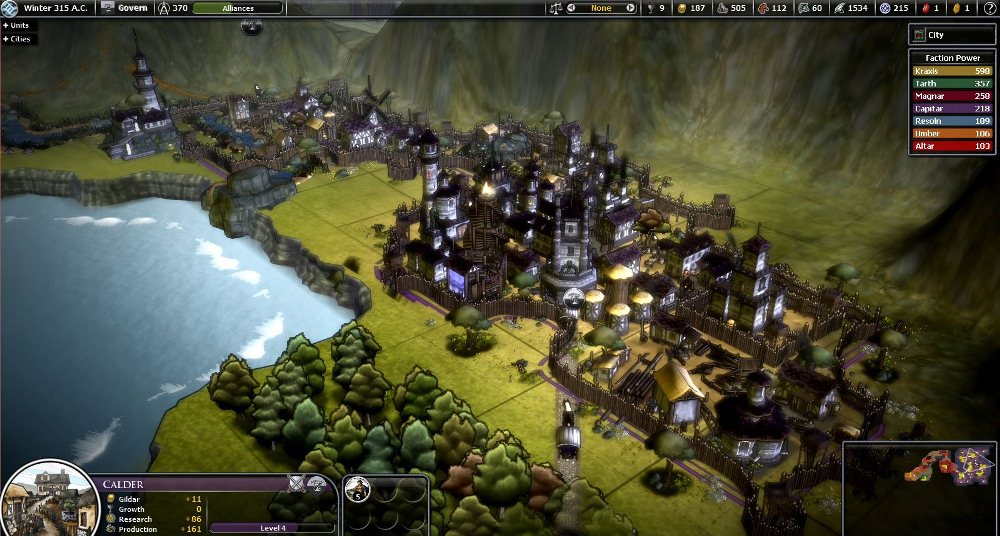The height and width of the screenshot is (536, 1000).
Task: Select the City view button
Action: 953,35
